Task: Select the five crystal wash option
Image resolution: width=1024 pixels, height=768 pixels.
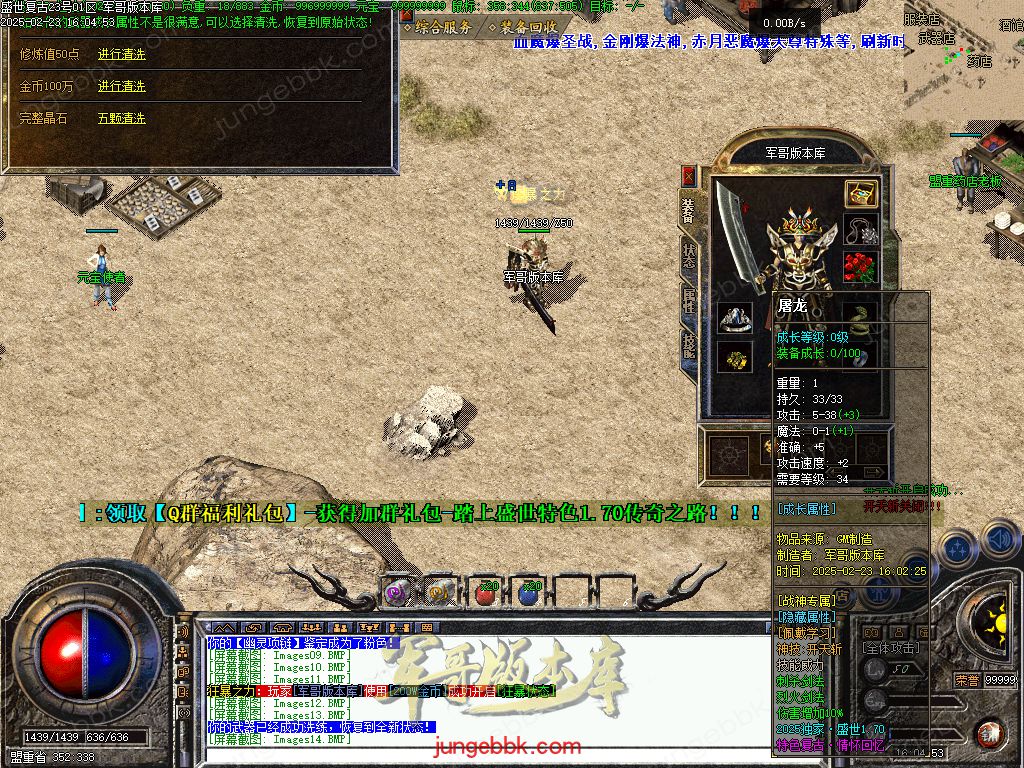Action: tap(122, 119)
